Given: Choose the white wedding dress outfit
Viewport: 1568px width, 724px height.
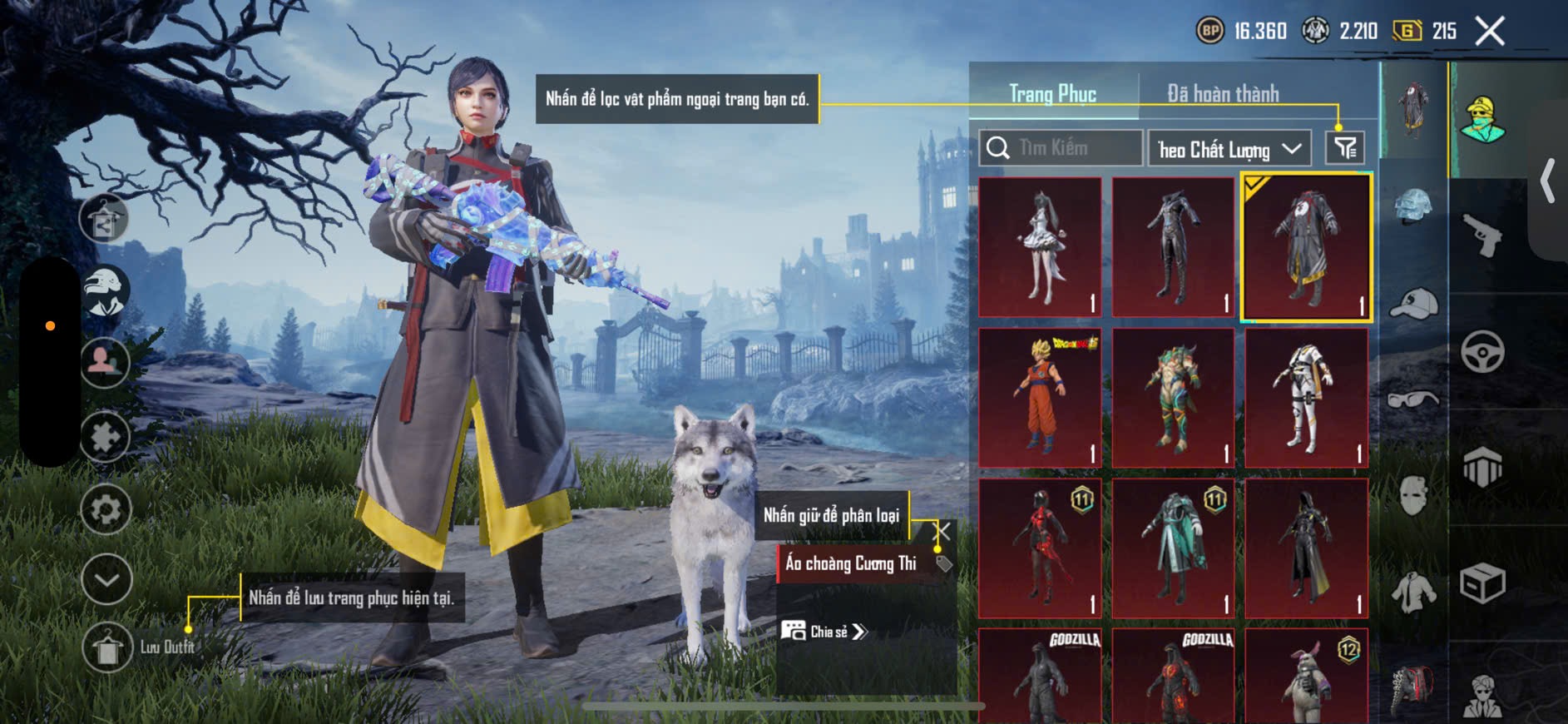Looking at the screenshot, I should click(x=1040, y=247).
